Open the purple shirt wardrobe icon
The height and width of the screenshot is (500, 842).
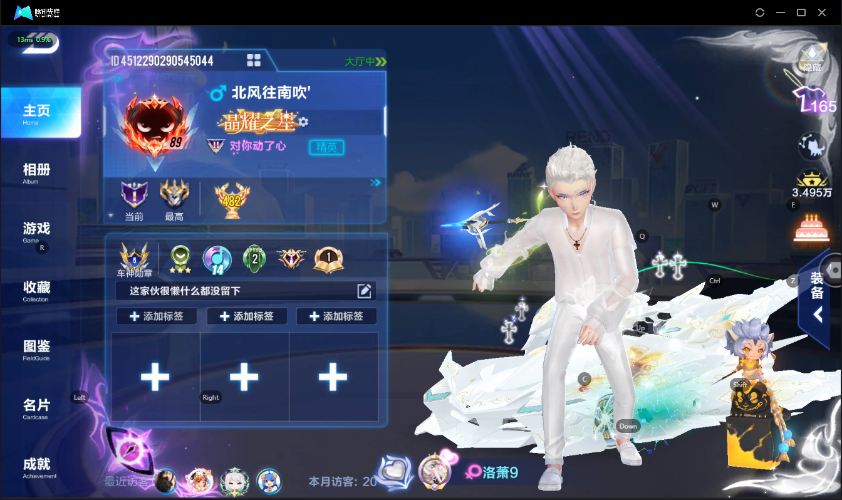809,102
